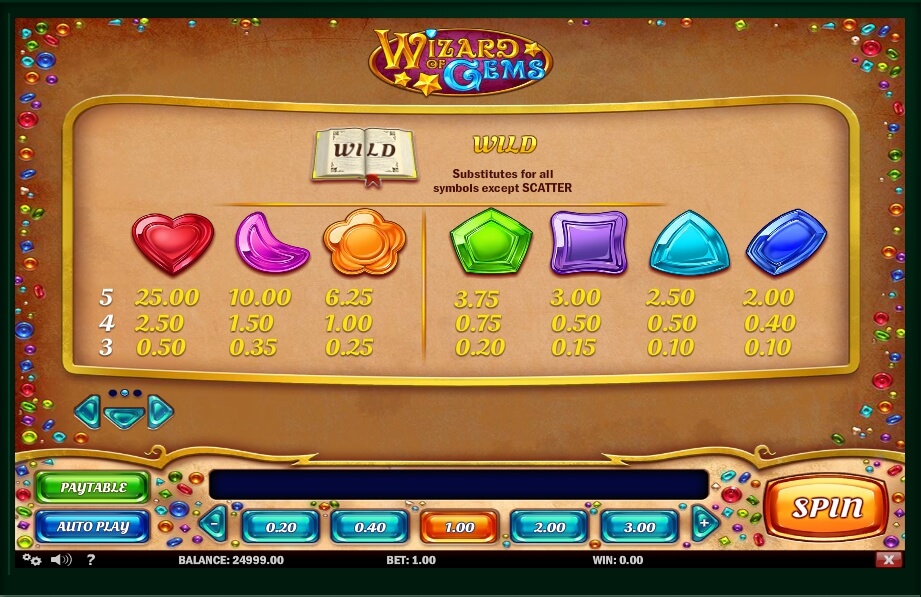Set the bet to 2.00
This screenshot has height=597, width=921.
pos(549,527)
